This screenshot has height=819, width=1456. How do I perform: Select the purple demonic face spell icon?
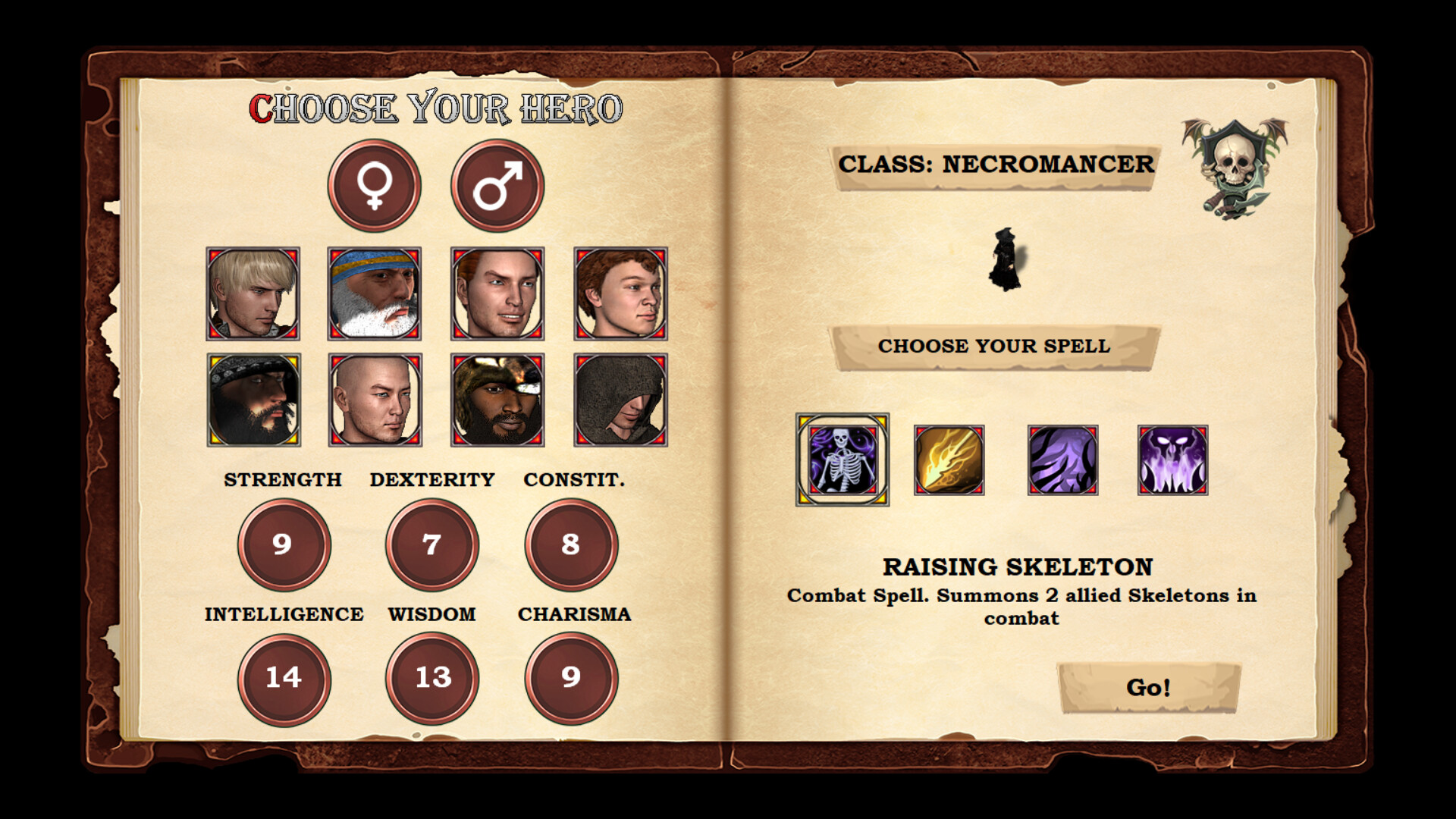tap(1171, 458)
